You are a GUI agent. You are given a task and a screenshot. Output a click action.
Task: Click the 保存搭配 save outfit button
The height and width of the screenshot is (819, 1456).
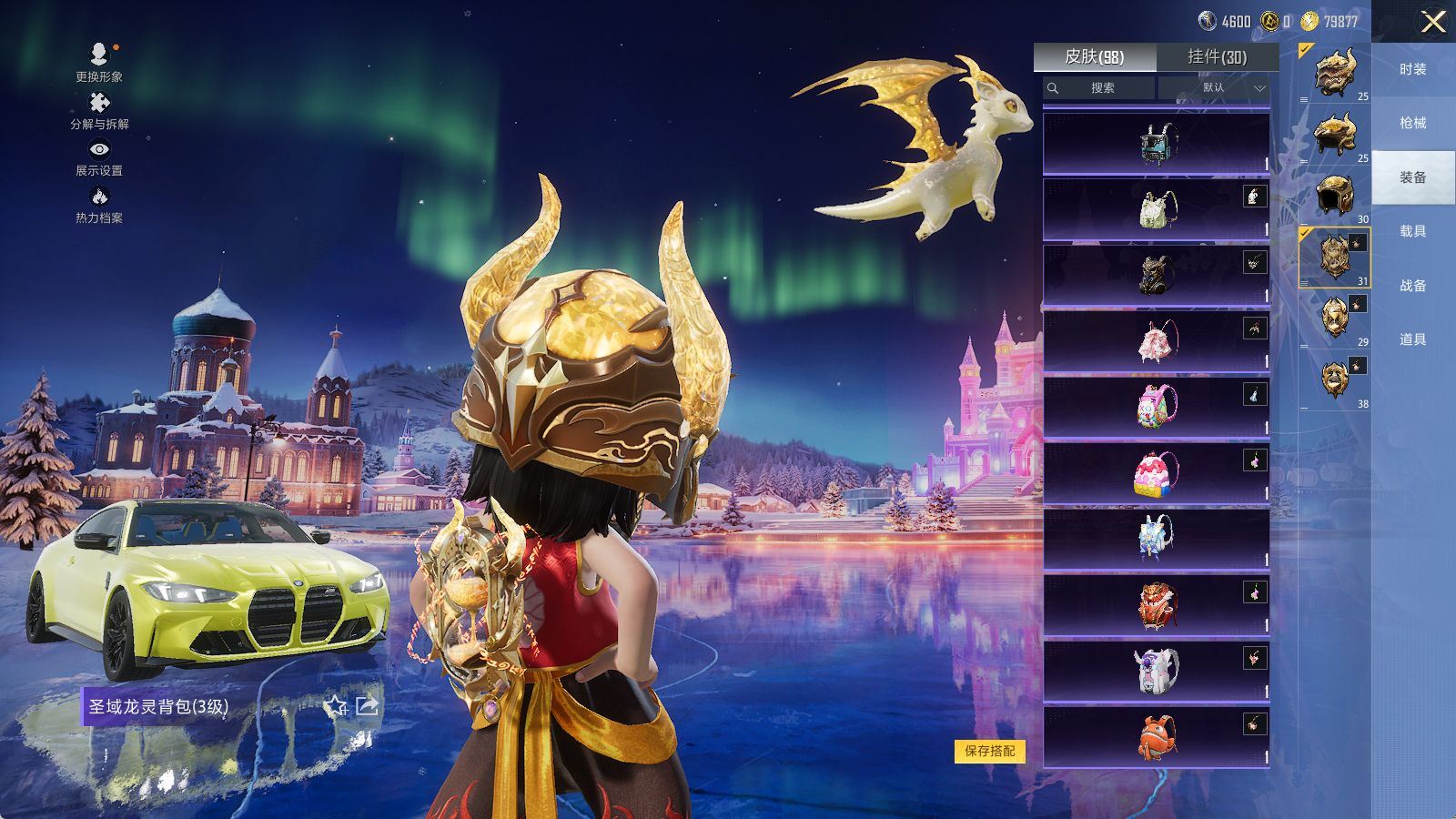[x=989, y=751]
